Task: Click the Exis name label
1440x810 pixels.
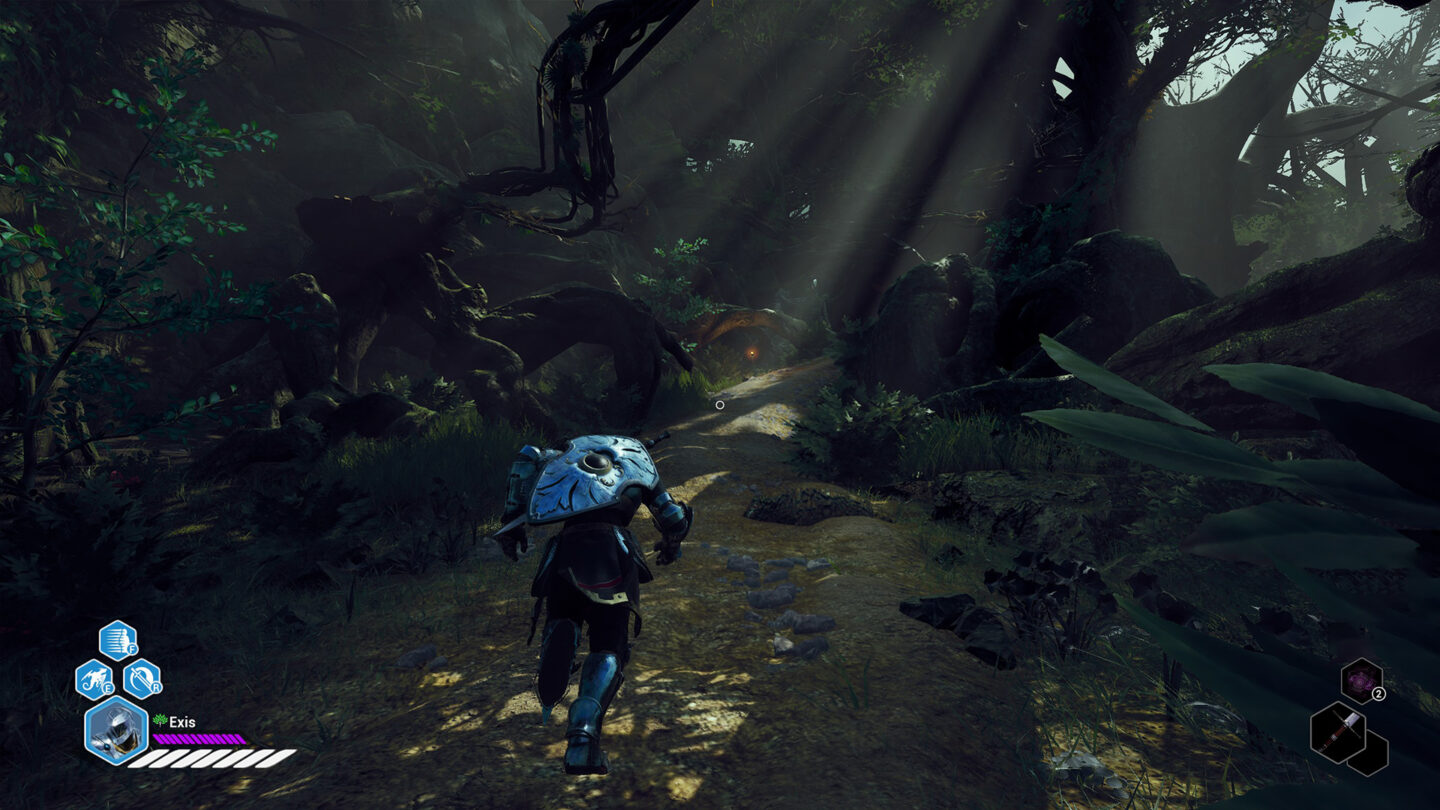Action: pos(181,721)
